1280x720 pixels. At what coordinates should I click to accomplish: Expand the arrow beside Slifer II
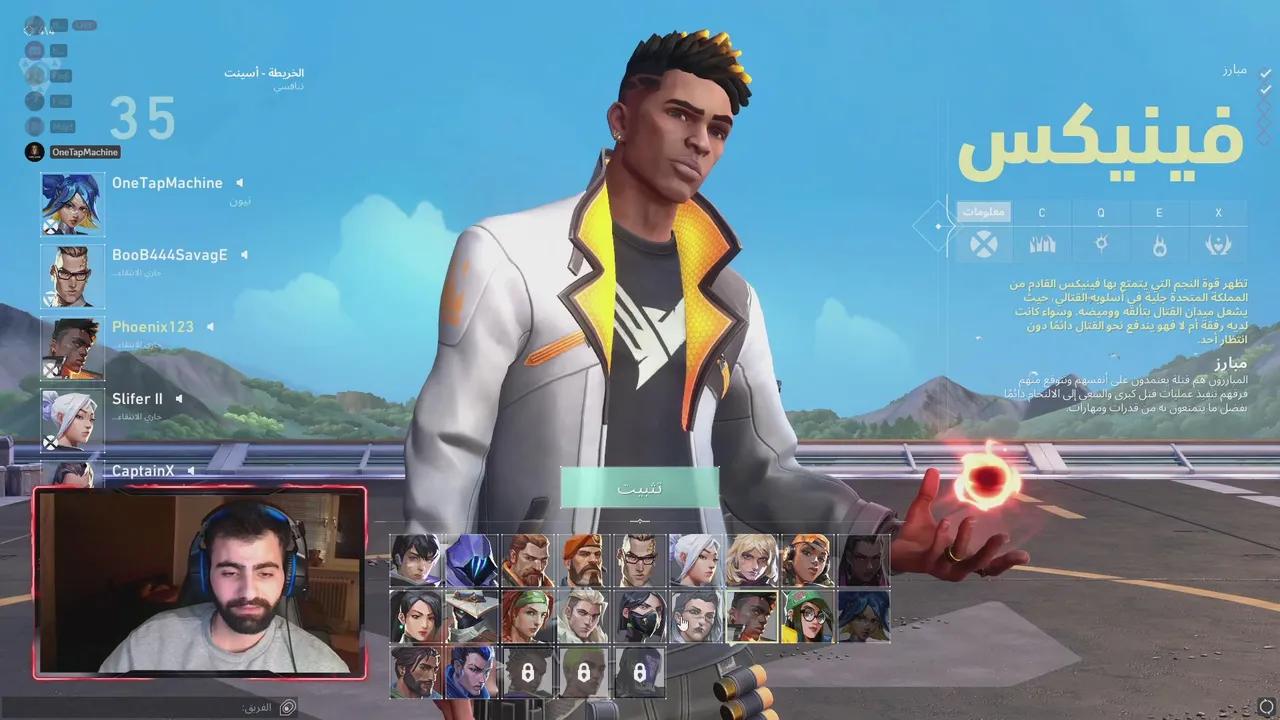click(x=180, y=398)
